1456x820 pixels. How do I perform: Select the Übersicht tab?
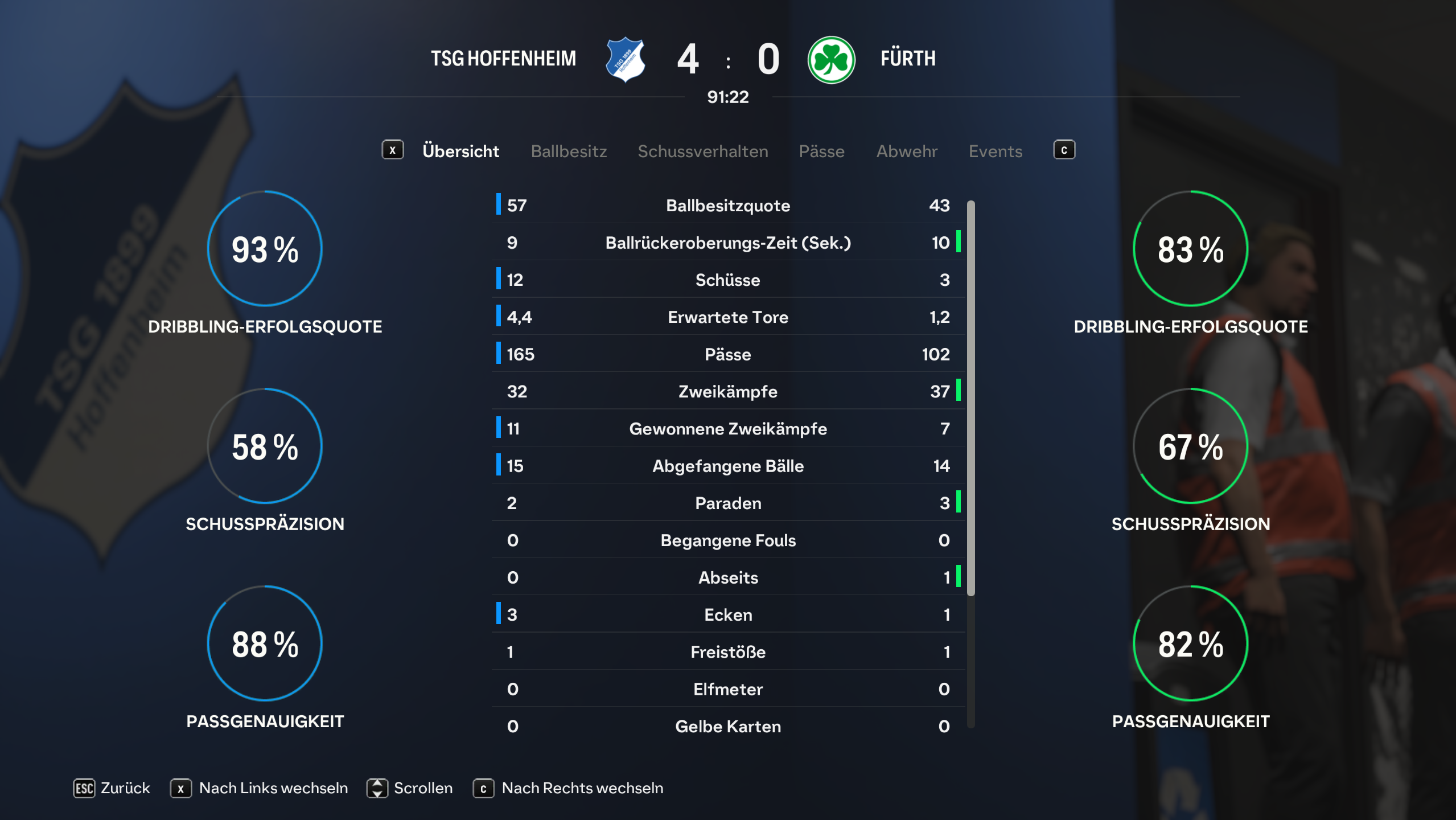[460, 151]
